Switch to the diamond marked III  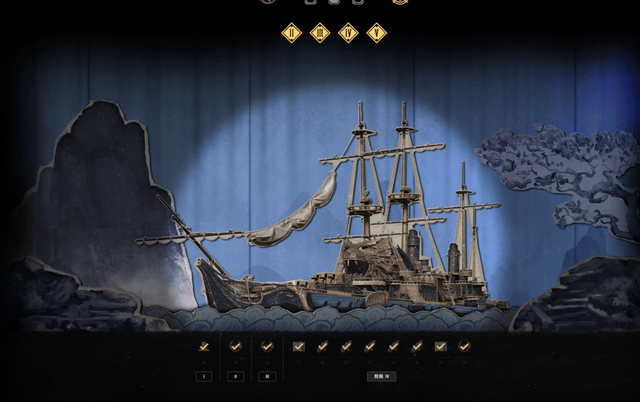click(320, 33)
